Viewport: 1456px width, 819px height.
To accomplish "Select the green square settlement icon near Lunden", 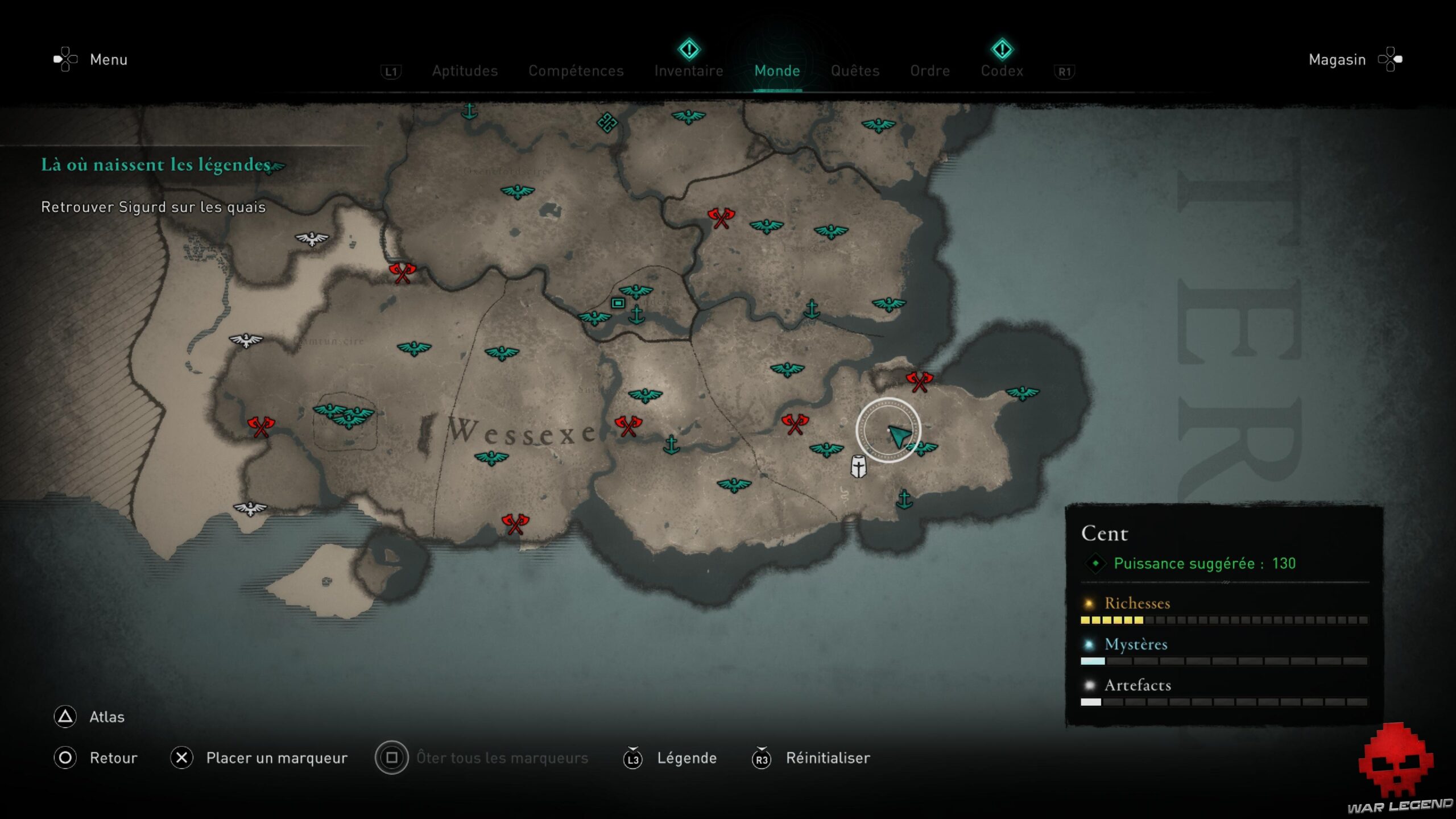I will click(x=618, y=304).
